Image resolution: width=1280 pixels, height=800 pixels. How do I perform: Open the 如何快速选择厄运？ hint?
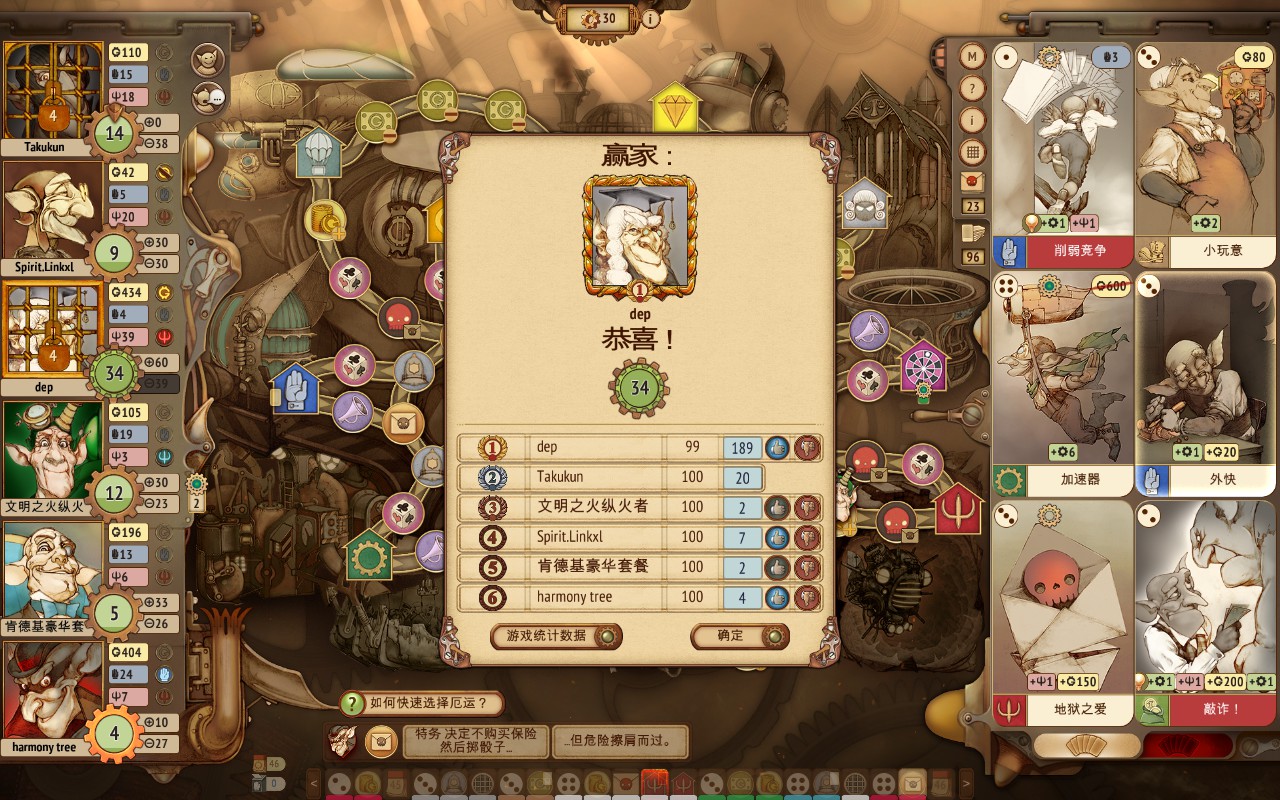[x=421, y=704]
